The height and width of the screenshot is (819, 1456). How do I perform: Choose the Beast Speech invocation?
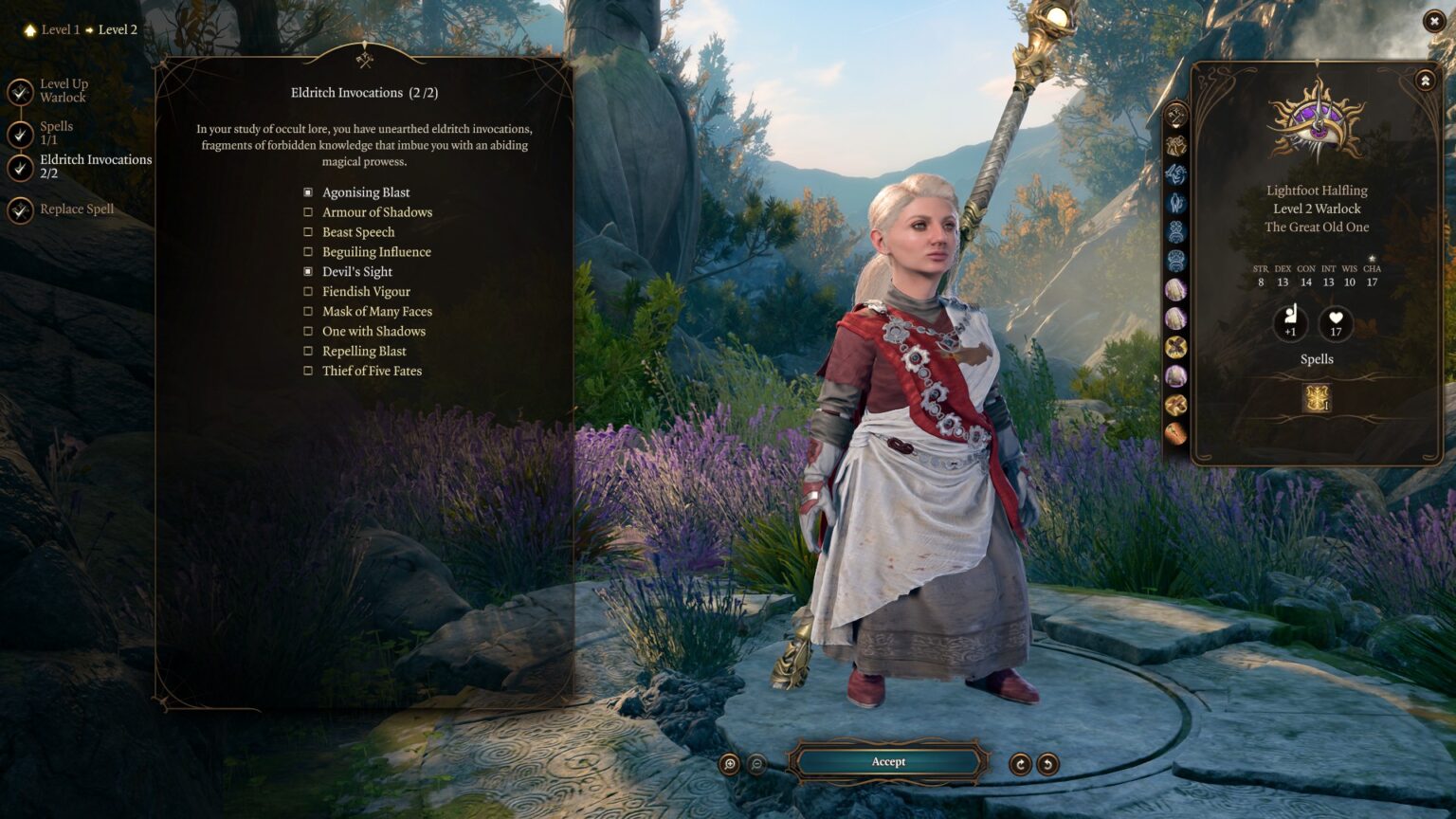click(x=308, y=232)
